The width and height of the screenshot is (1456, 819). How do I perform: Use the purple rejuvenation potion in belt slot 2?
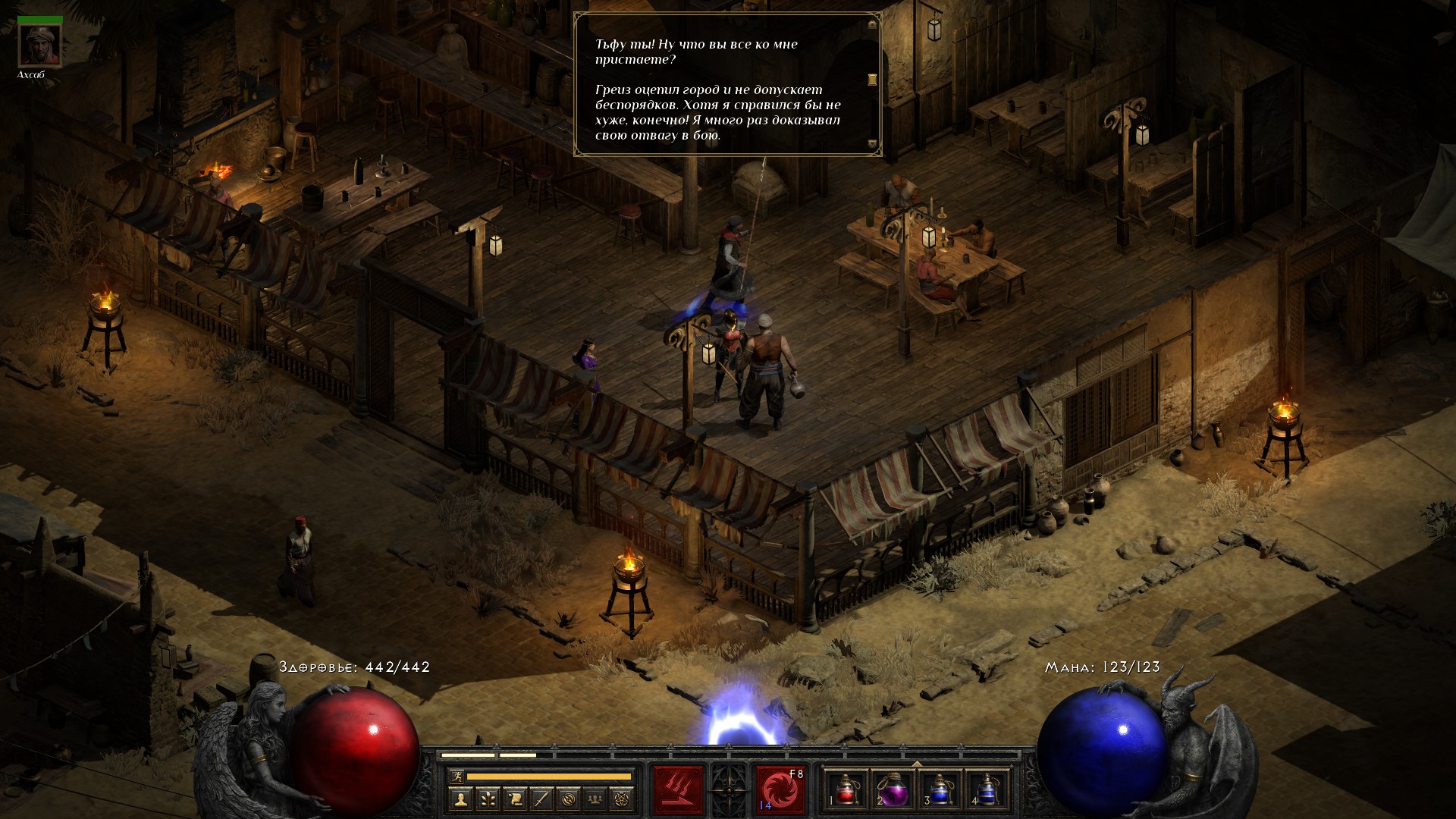pos(892,789)
